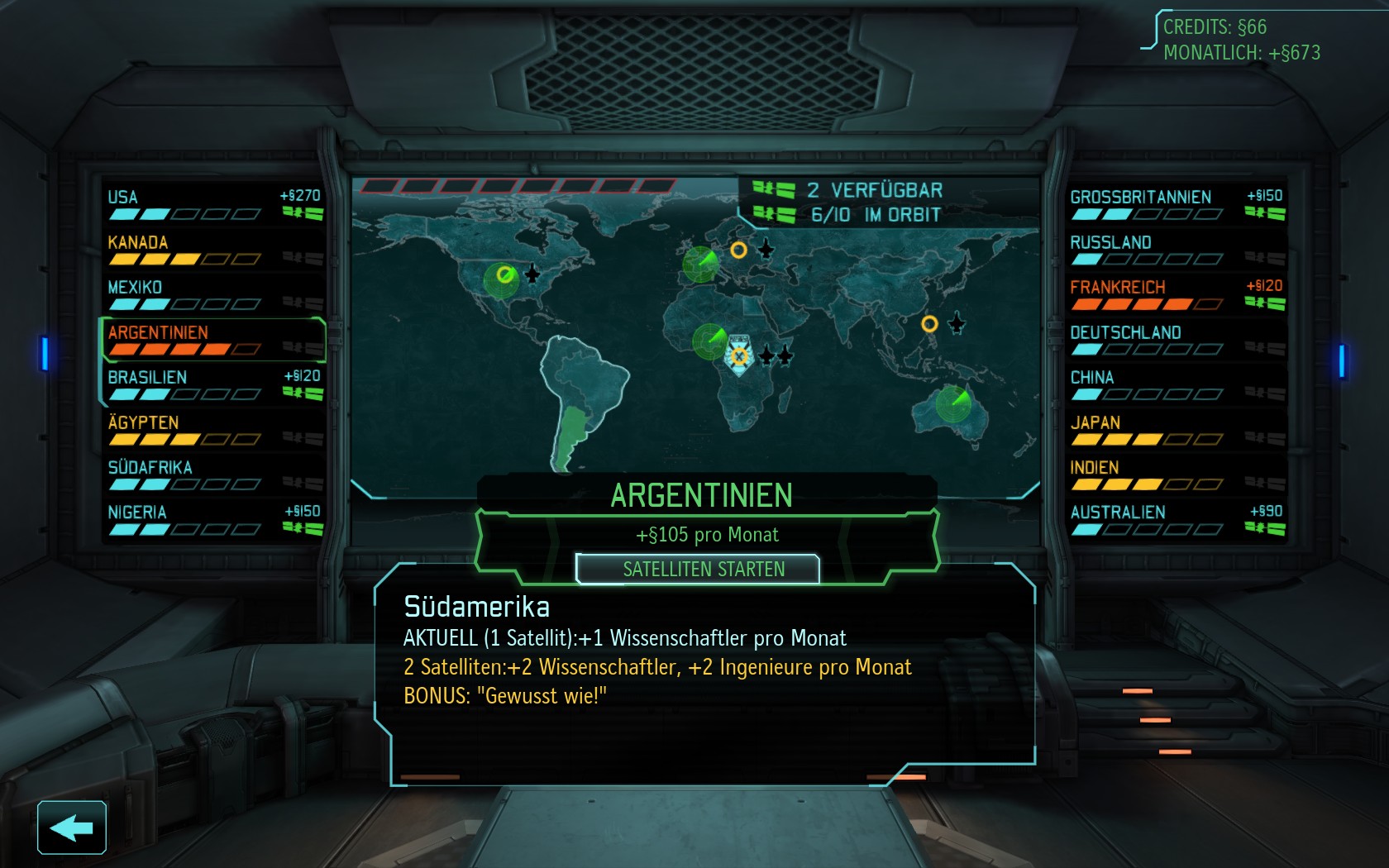Go back using the arrow button
The width and height of the screenshot is (1389, 868).
[72, 827]
